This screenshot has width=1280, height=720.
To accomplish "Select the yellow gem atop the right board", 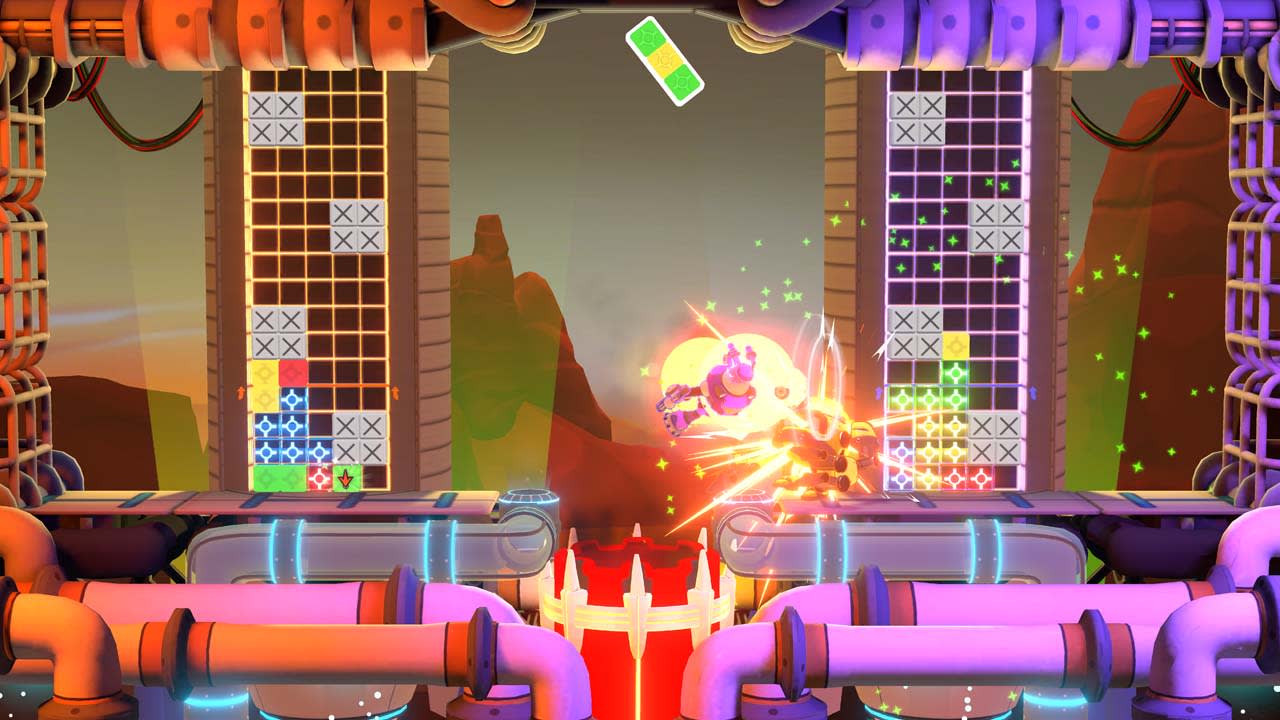I will pyautogui.click(x=955, y=347).
